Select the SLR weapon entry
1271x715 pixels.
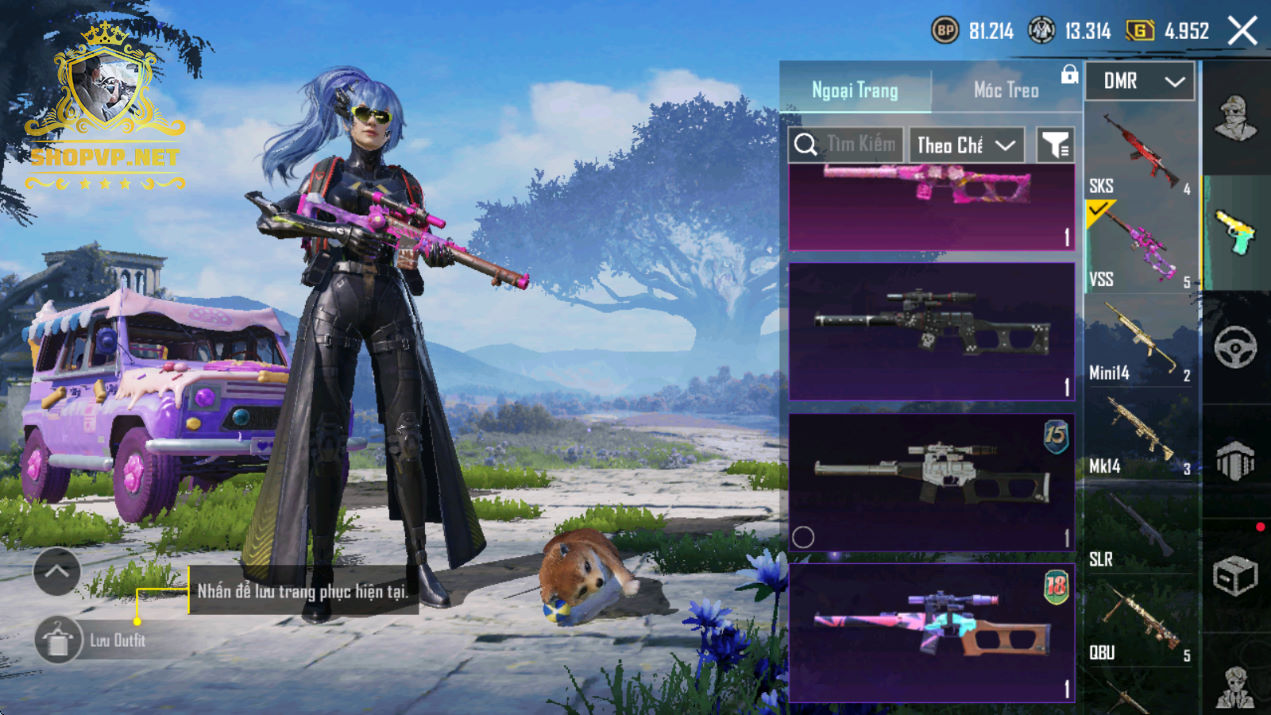[x=1140, y=528]
